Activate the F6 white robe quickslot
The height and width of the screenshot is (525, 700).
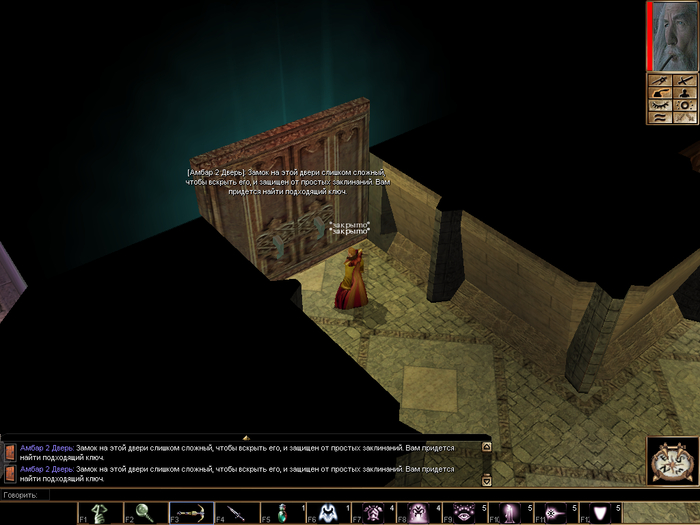tap(327, 512)
